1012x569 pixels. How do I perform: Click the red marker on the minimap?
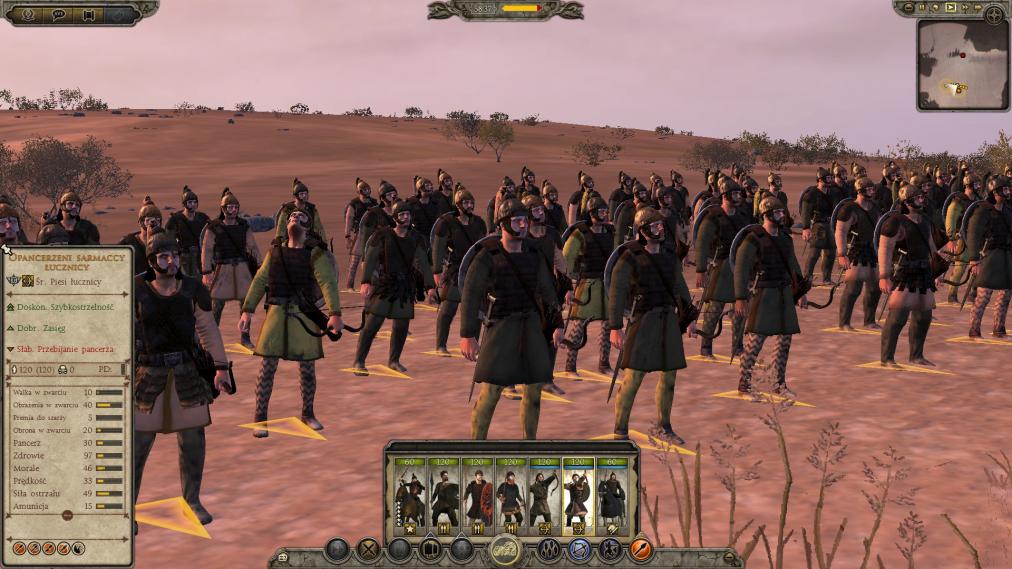click(x=962, y=56)
